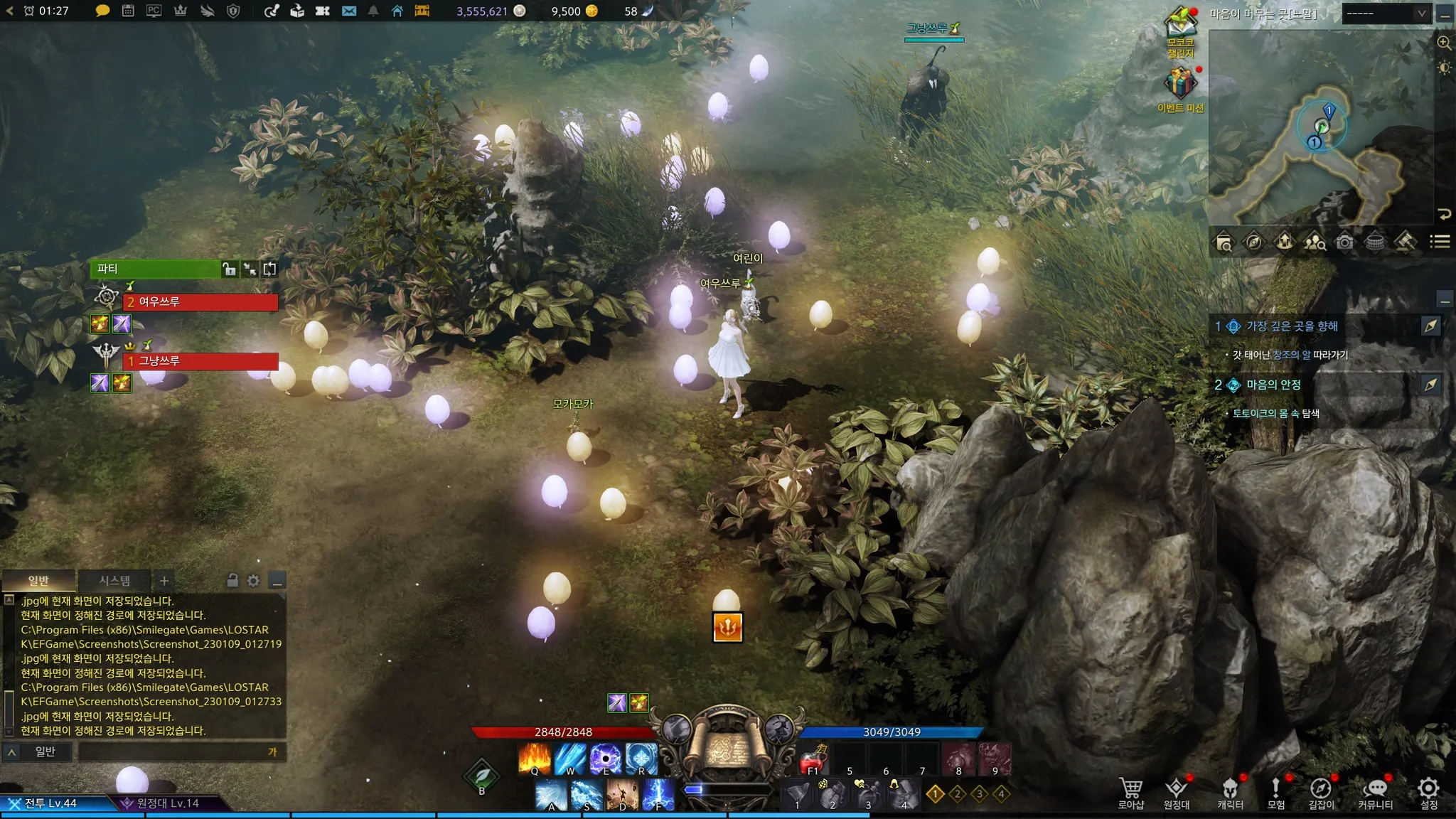This screenshot has width=1456, height=819.
Task: Switch to the 시스템 chat tab
Action: 114,581
